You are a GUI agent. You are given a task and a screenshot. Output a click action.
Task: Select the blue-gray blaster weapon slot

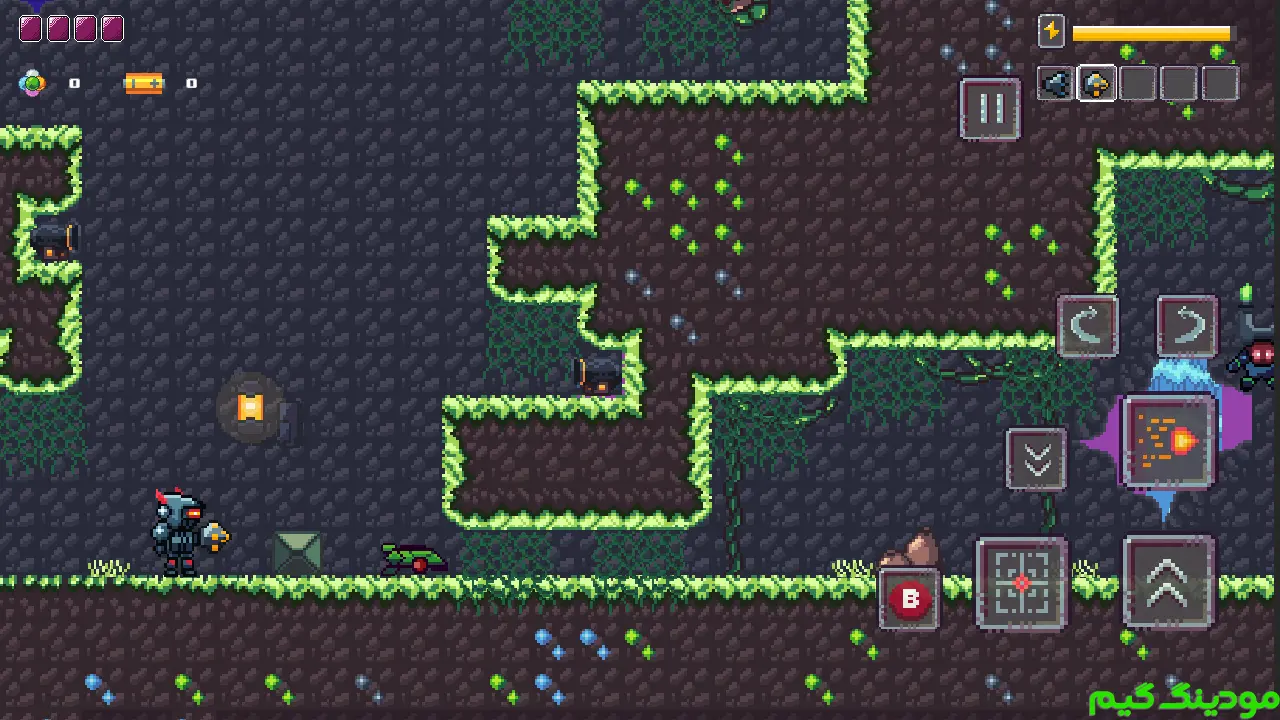(1055, 84)
